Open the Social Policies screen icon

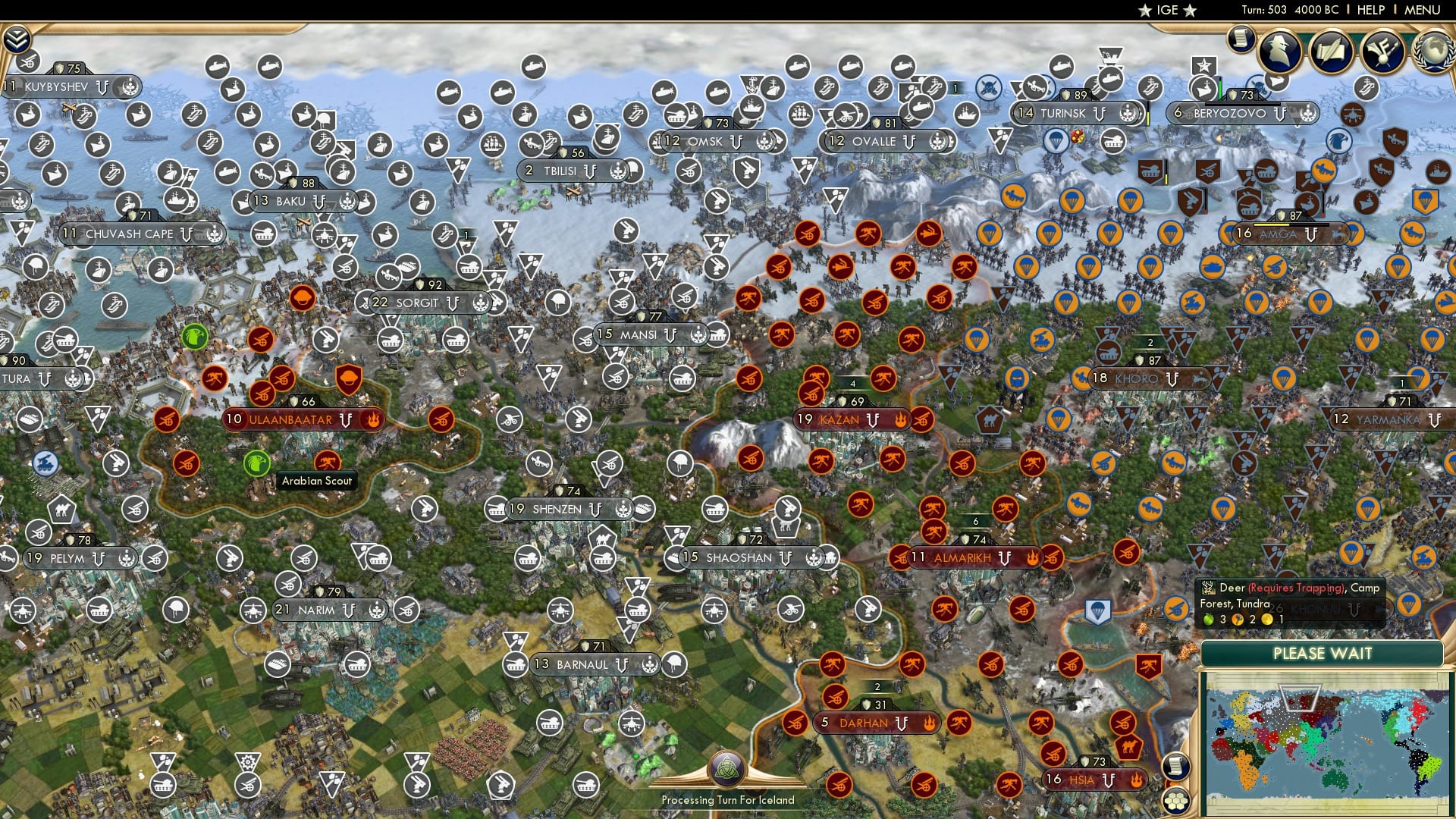pyautogui.click(x=1330, y=51)
